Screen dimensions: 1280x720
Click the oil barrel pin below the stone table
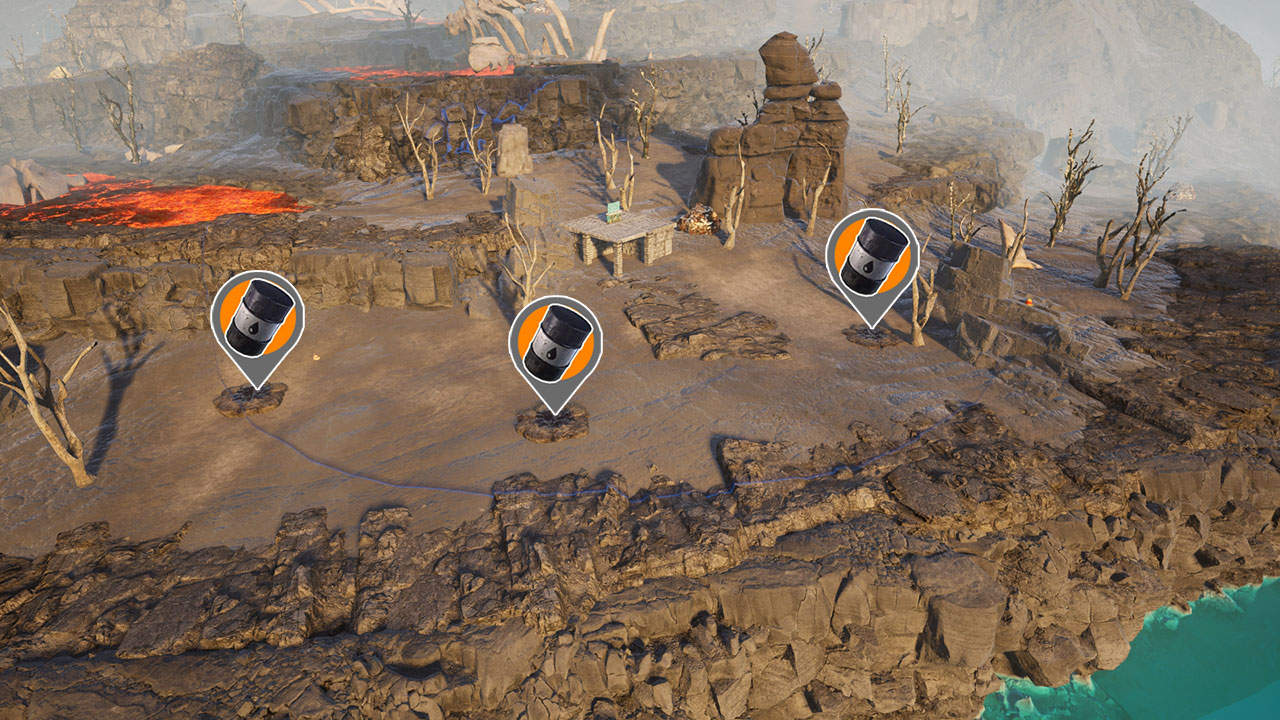pyautogui.click(x=555, y=344)
